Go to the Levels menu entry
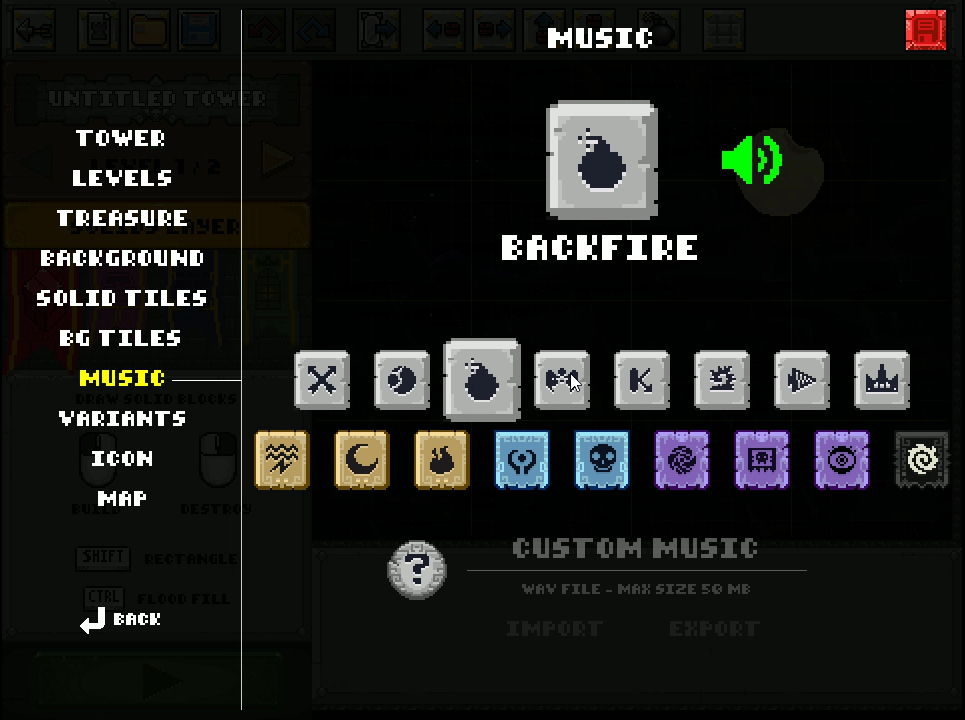Image resolution: width=965 pixels, height=720 pixels. point(122,178)
